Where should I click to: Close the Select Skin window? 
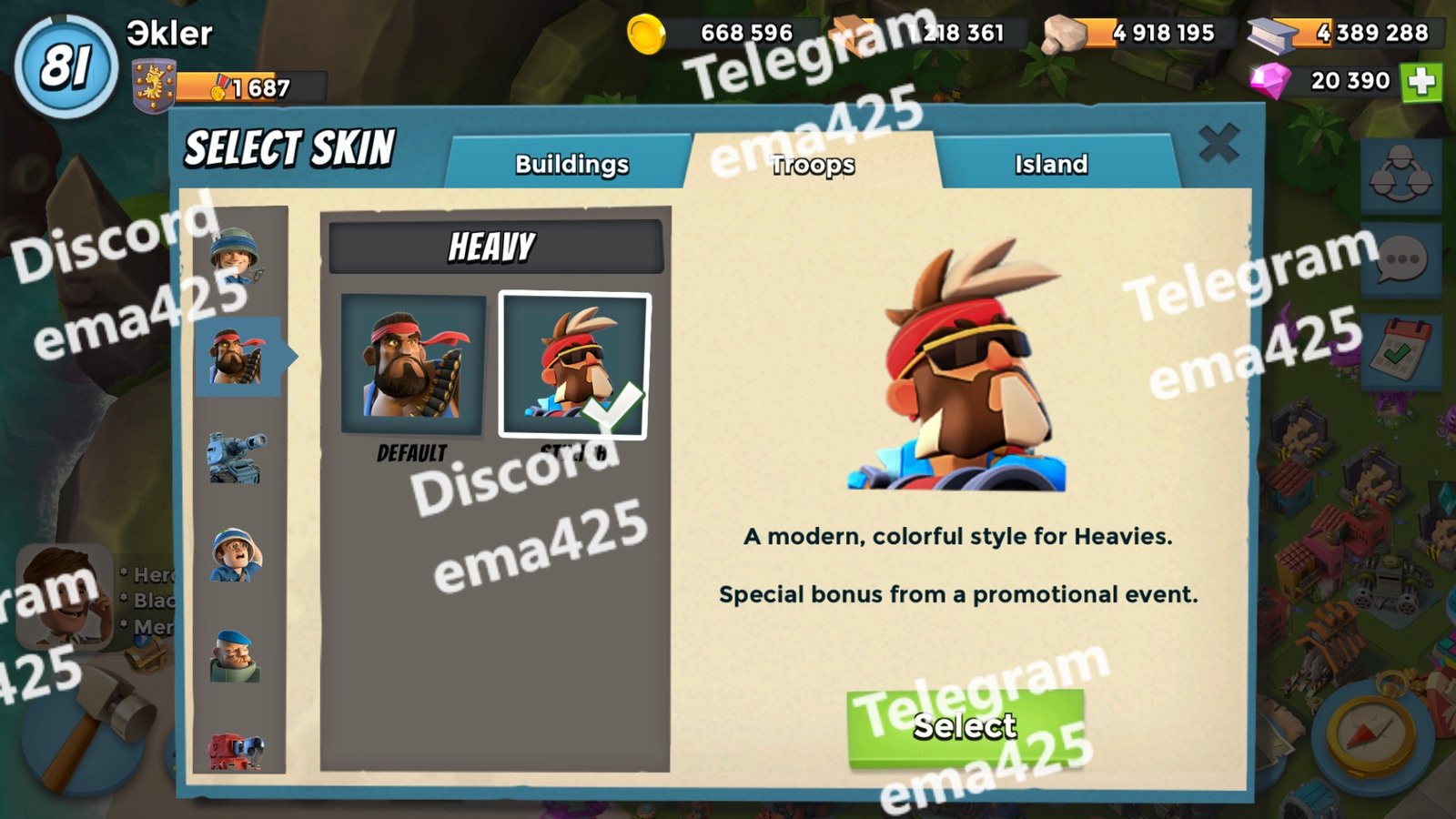[x=1218, y=144]
